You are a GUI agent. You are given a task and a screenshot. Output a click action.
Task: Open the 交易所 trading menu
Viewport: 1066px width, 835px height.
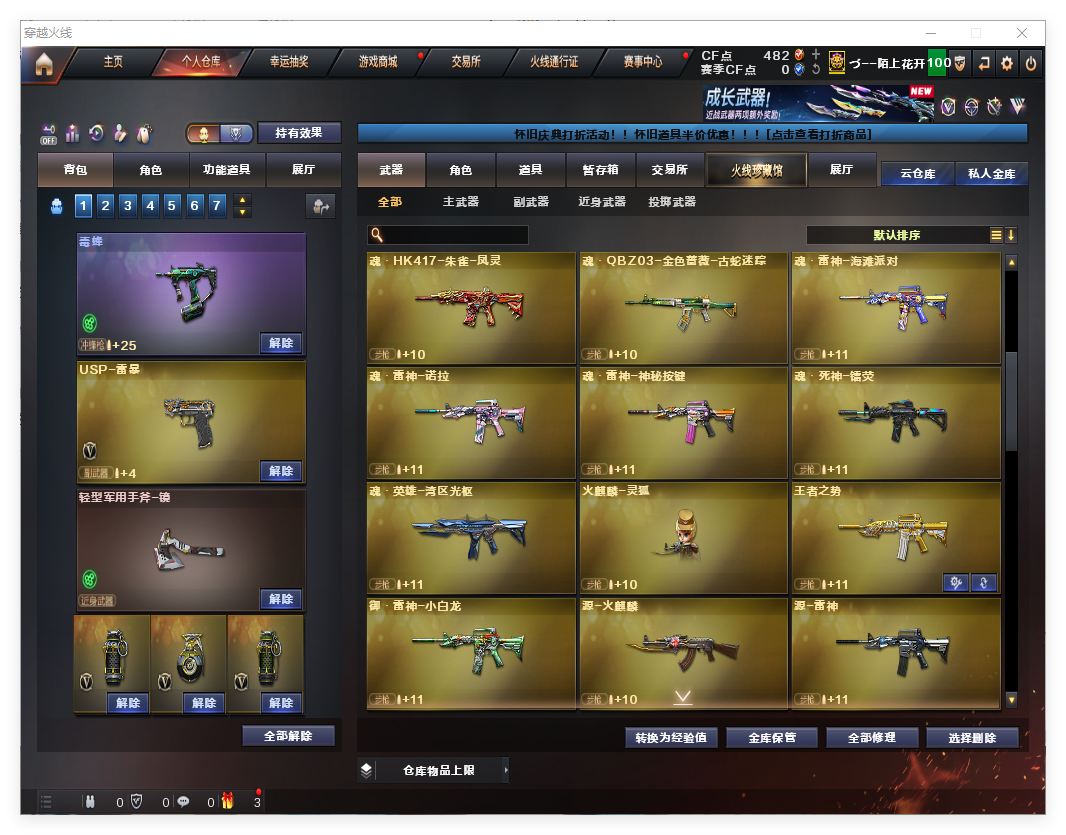coord(466,62)
